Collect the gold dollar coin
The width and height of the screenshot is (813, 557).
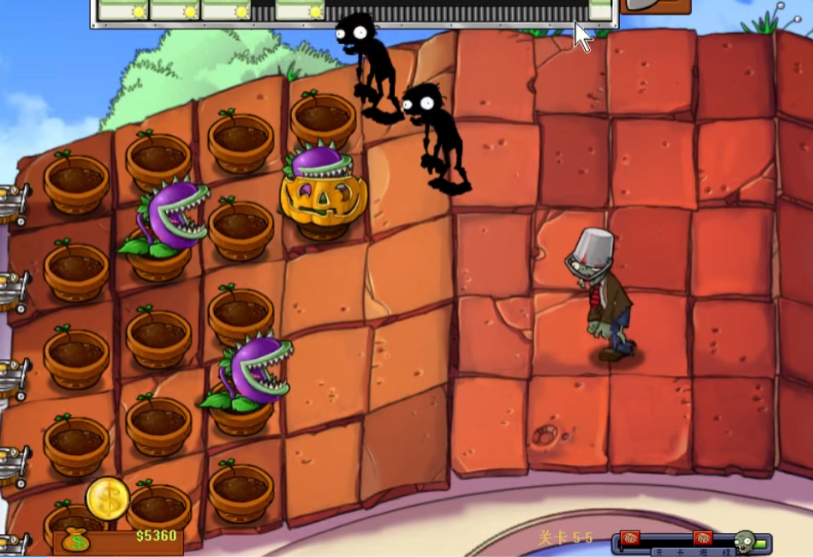tap(108, 498)
